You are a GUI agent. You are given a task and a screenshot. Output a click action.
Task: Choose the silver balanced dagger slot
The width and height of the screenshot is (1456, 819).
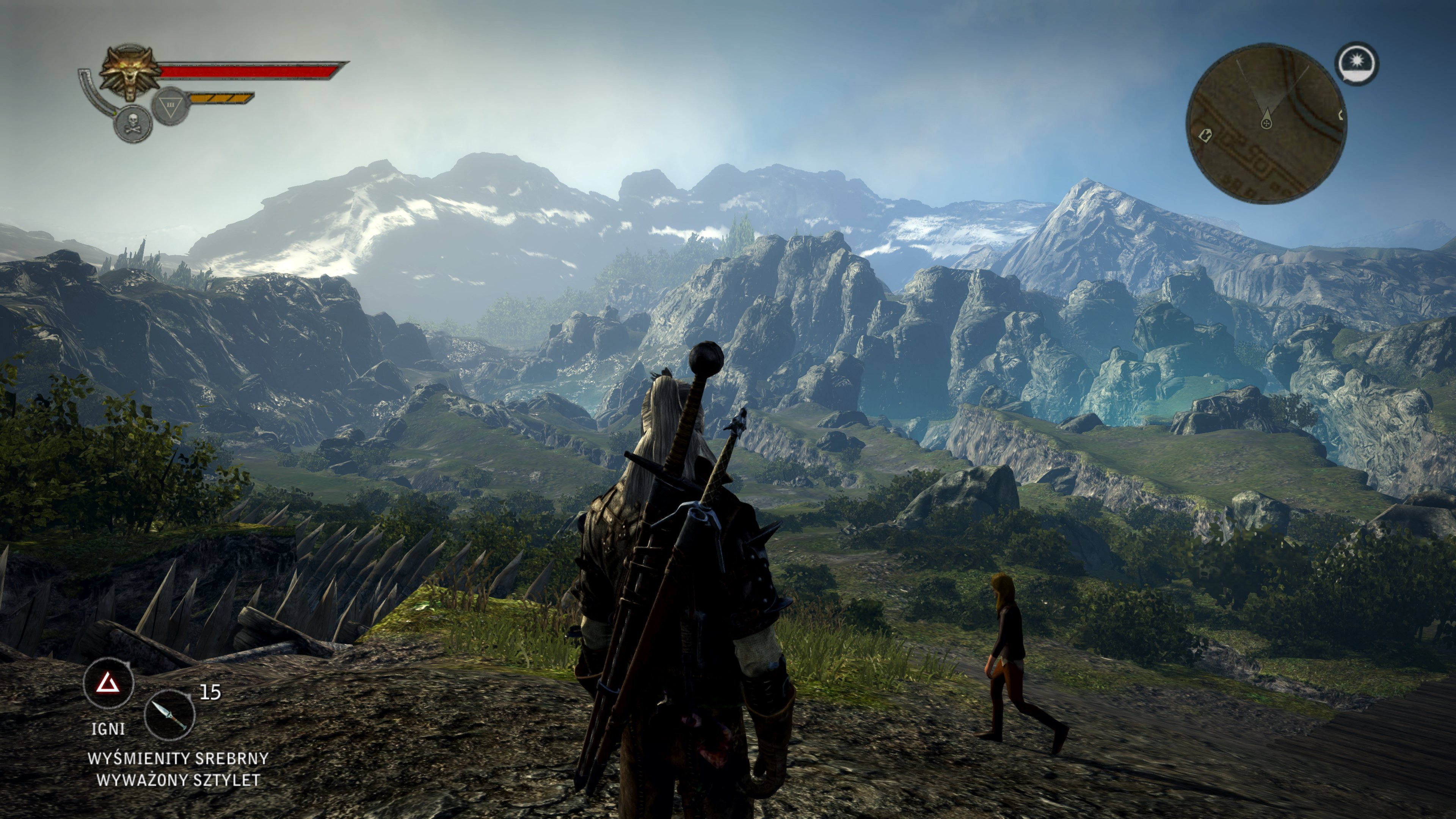click(x=169, y=715)
